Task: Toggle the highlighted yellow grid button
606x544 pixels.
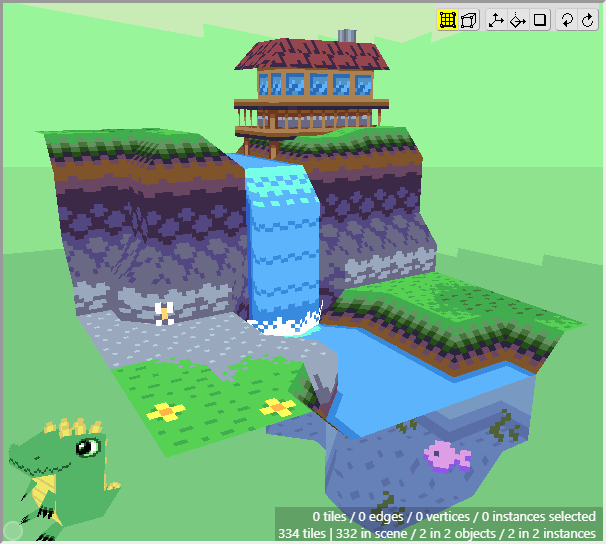Action: click(448, 20)
